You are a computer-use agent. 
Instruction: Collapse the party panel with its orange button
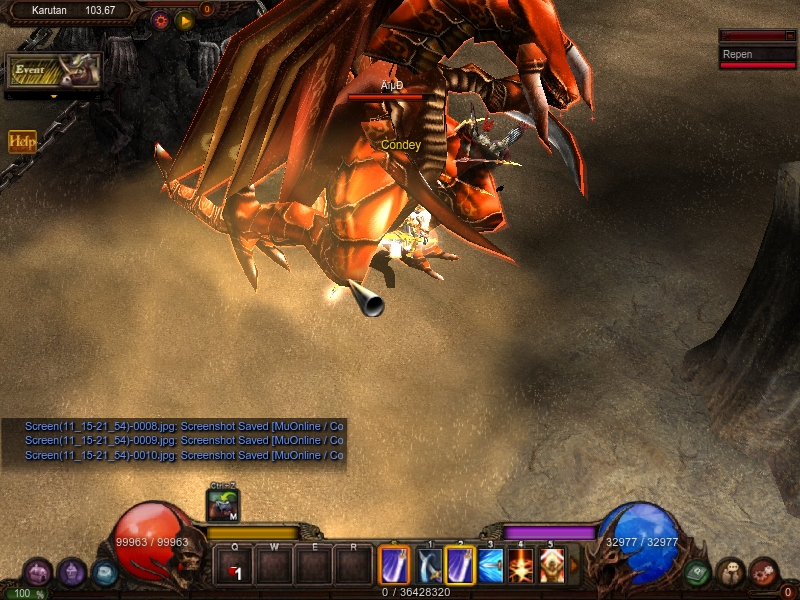click(790, 36)
